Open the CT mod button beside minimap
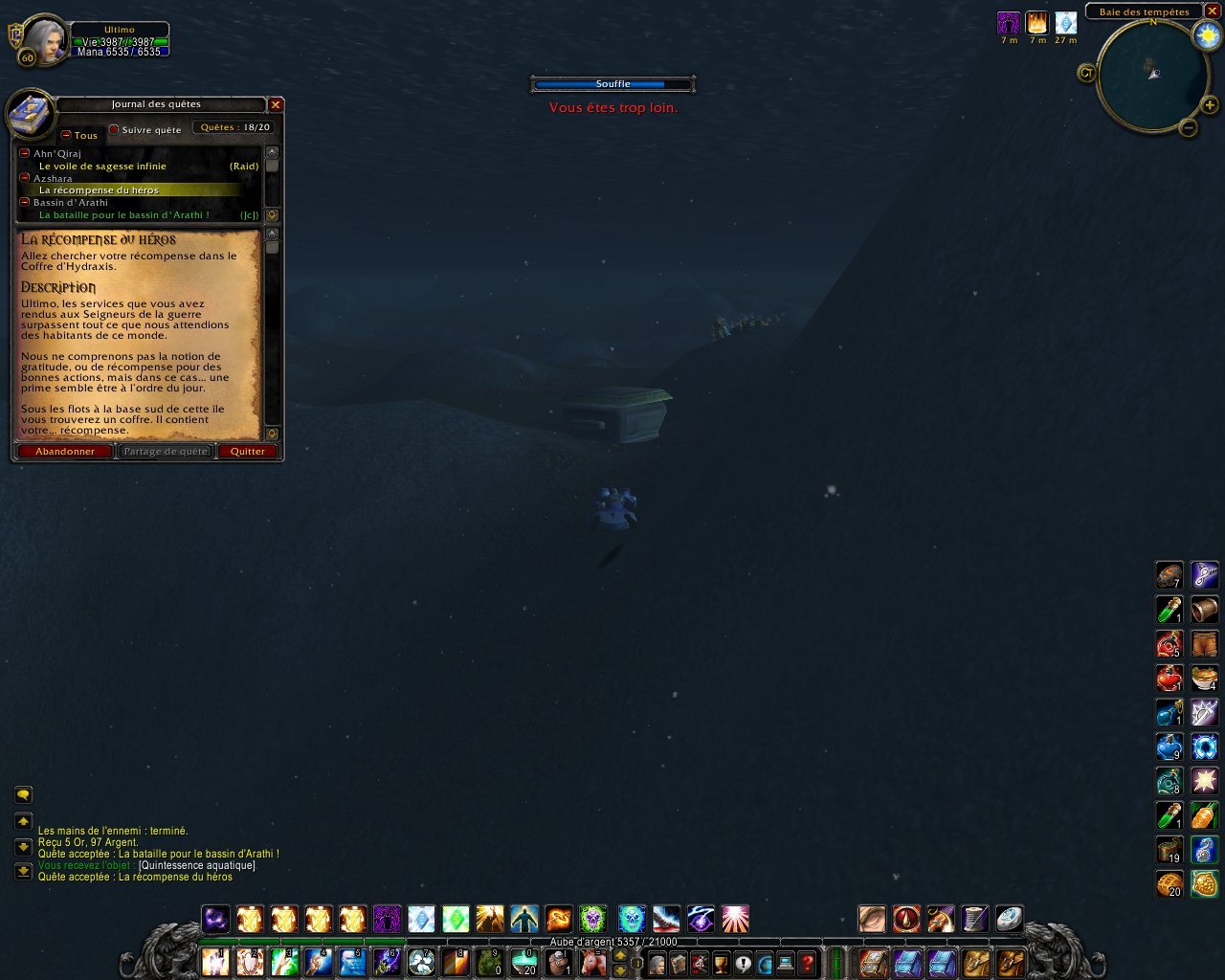1225x980 pixels. click(1086, 73)
